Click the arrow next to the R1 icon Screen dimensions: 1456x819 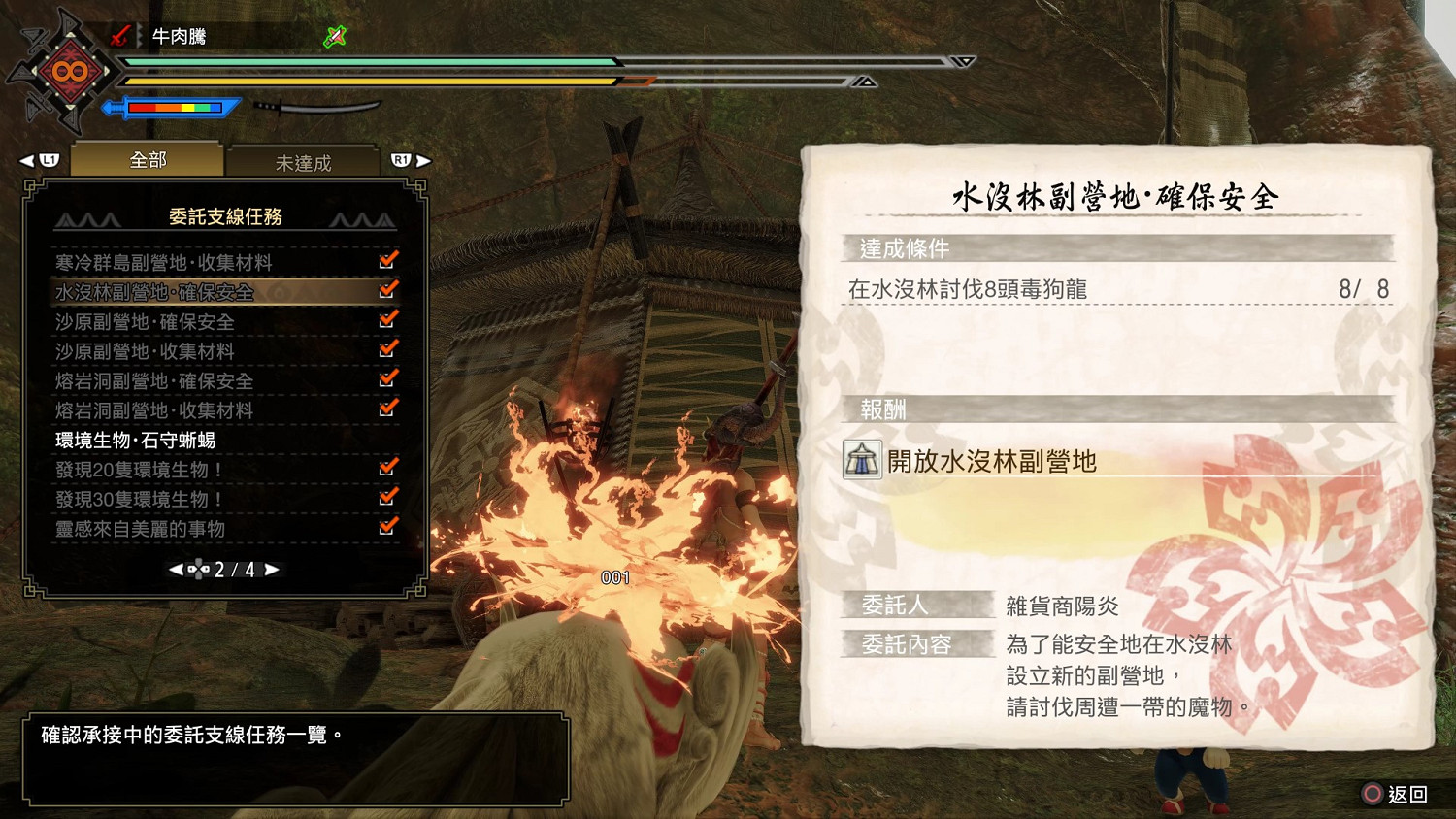425,158
